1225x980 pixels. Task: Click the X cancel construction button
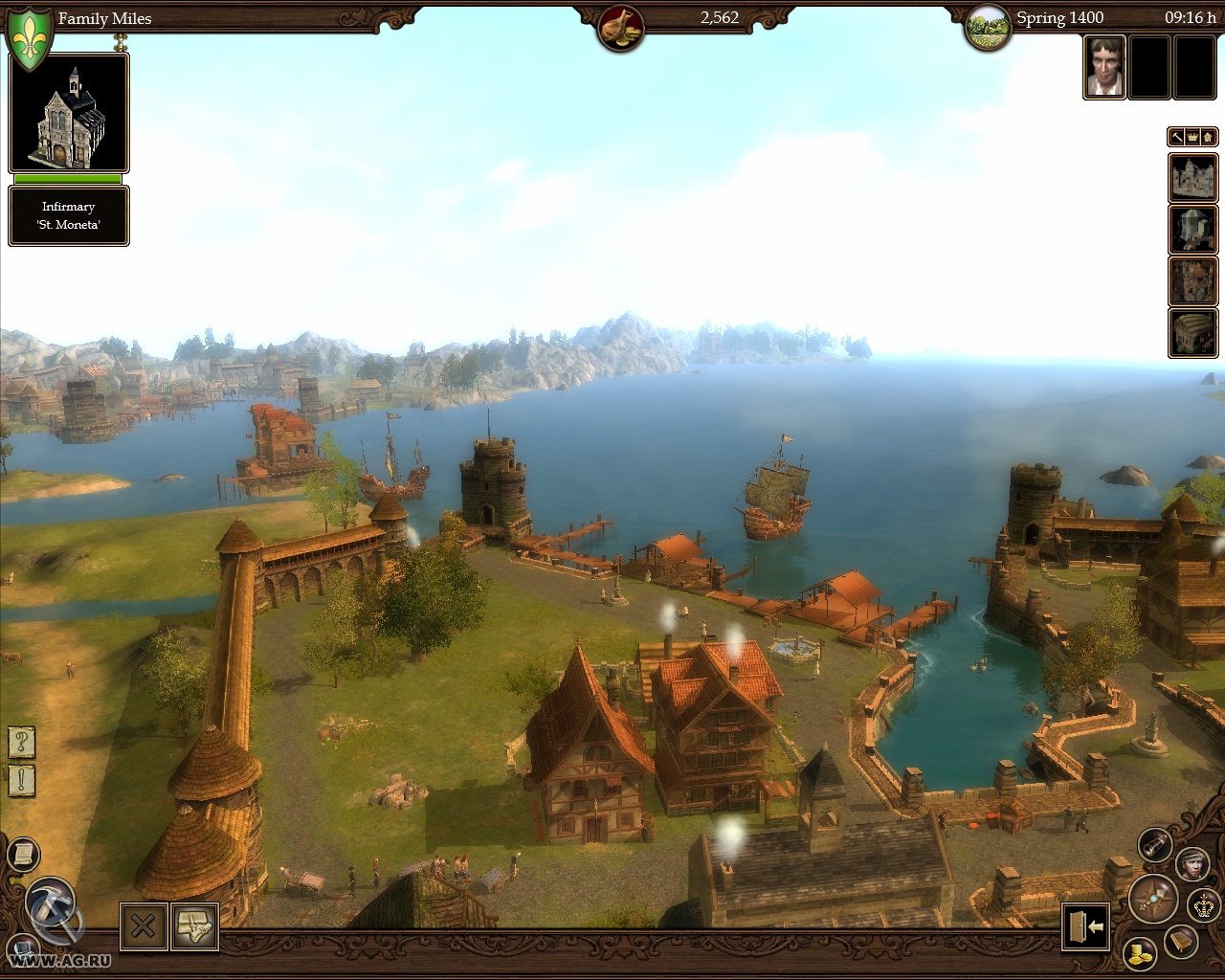pos(143,925)
